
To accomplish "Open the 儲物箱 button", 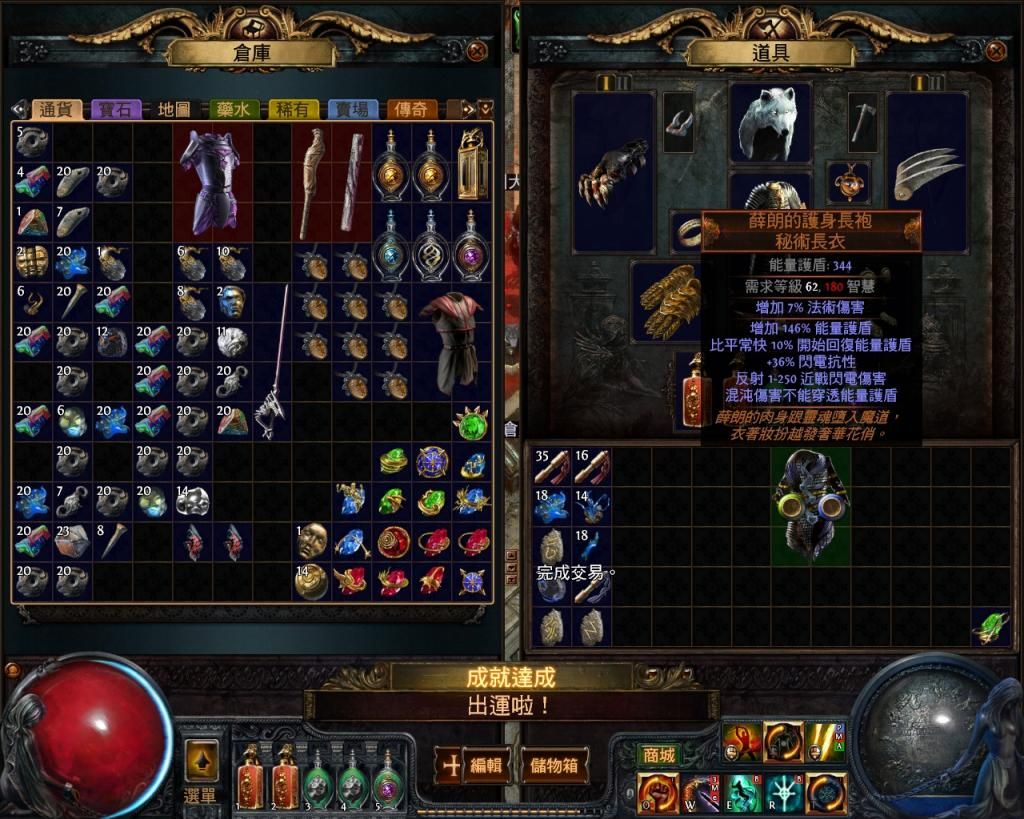I will click(552, 766).
